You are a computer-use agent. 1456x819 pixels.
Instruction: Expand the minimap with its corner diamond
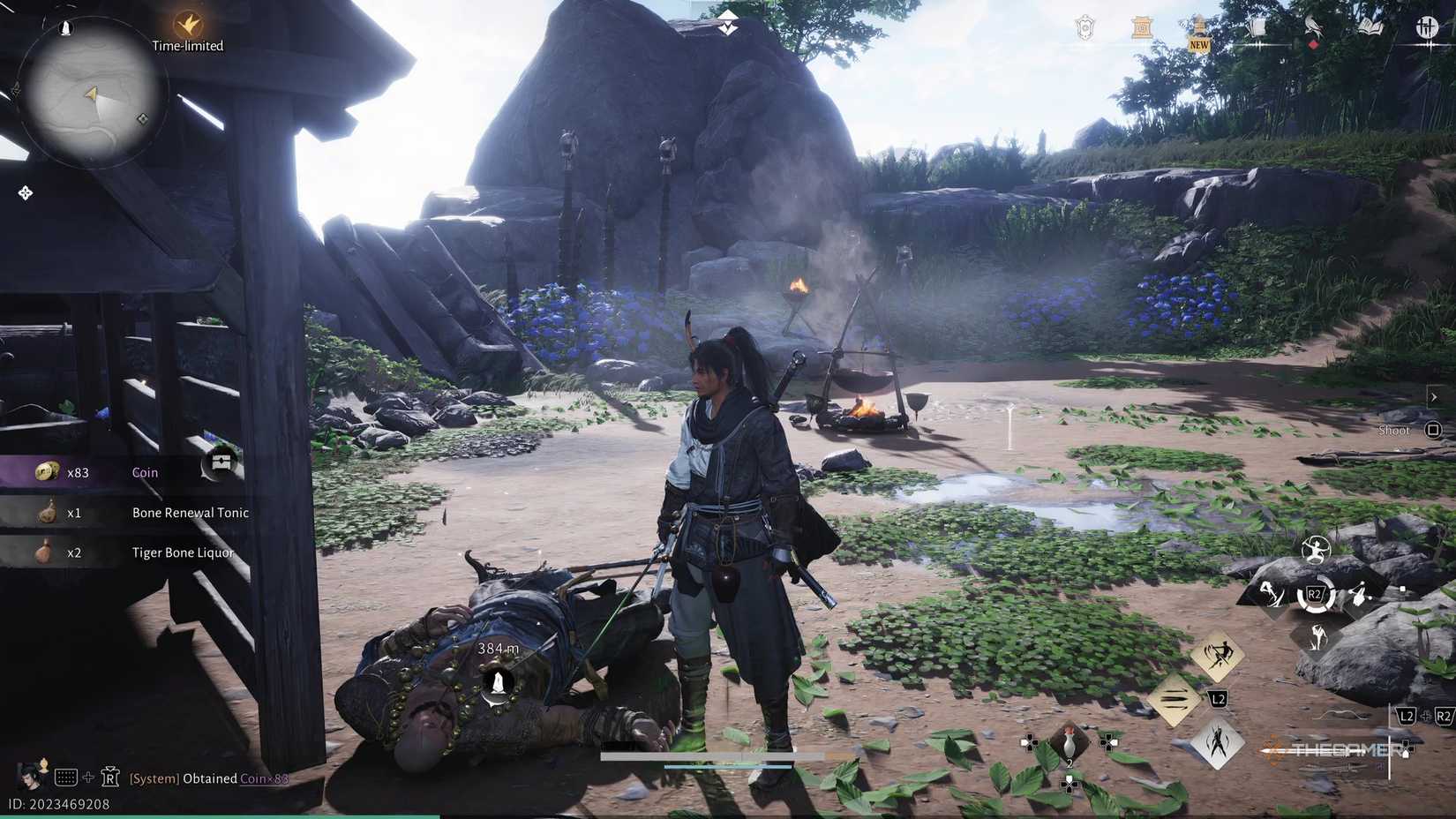[141, 116]
